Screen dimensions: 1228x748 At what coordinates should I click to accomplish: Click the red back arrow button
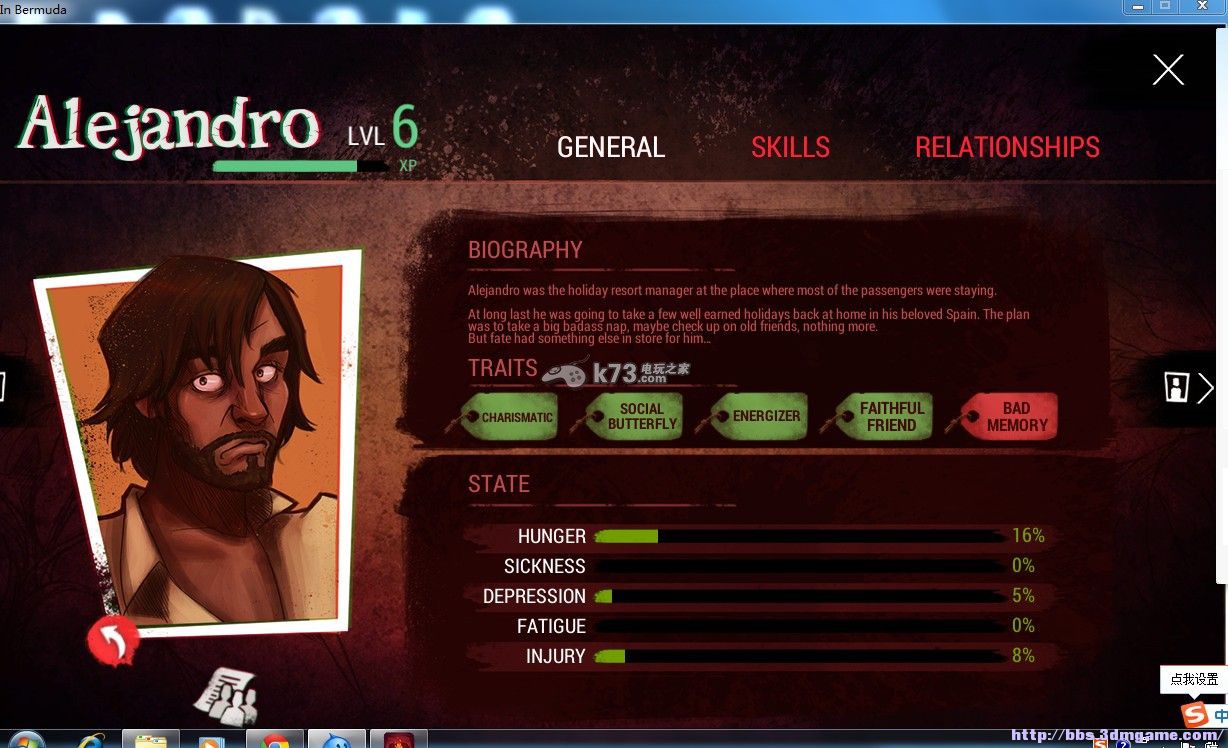click(x=112, y=641)
